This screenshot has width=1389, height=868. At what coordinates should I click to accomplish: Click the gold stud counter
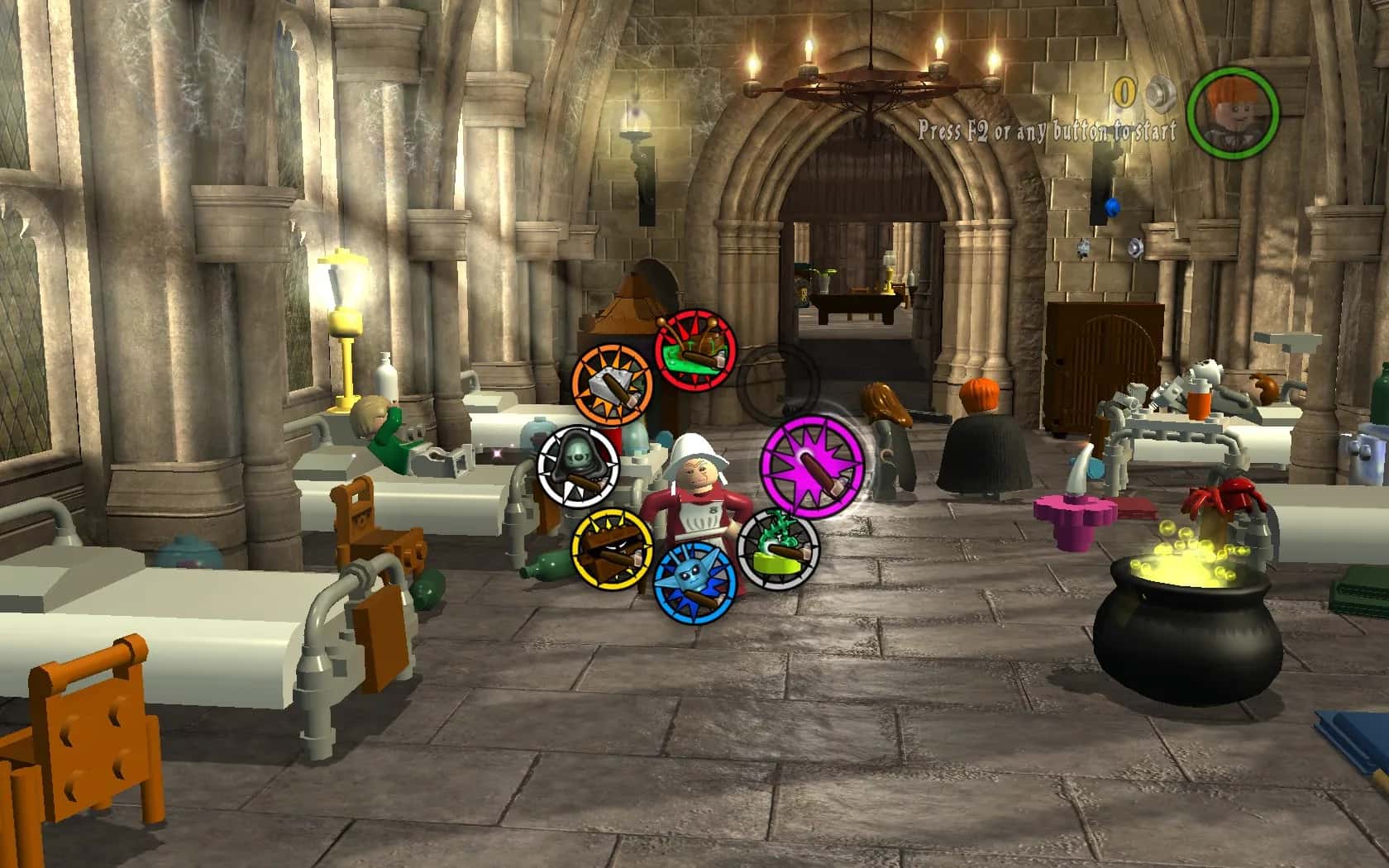1124,91
